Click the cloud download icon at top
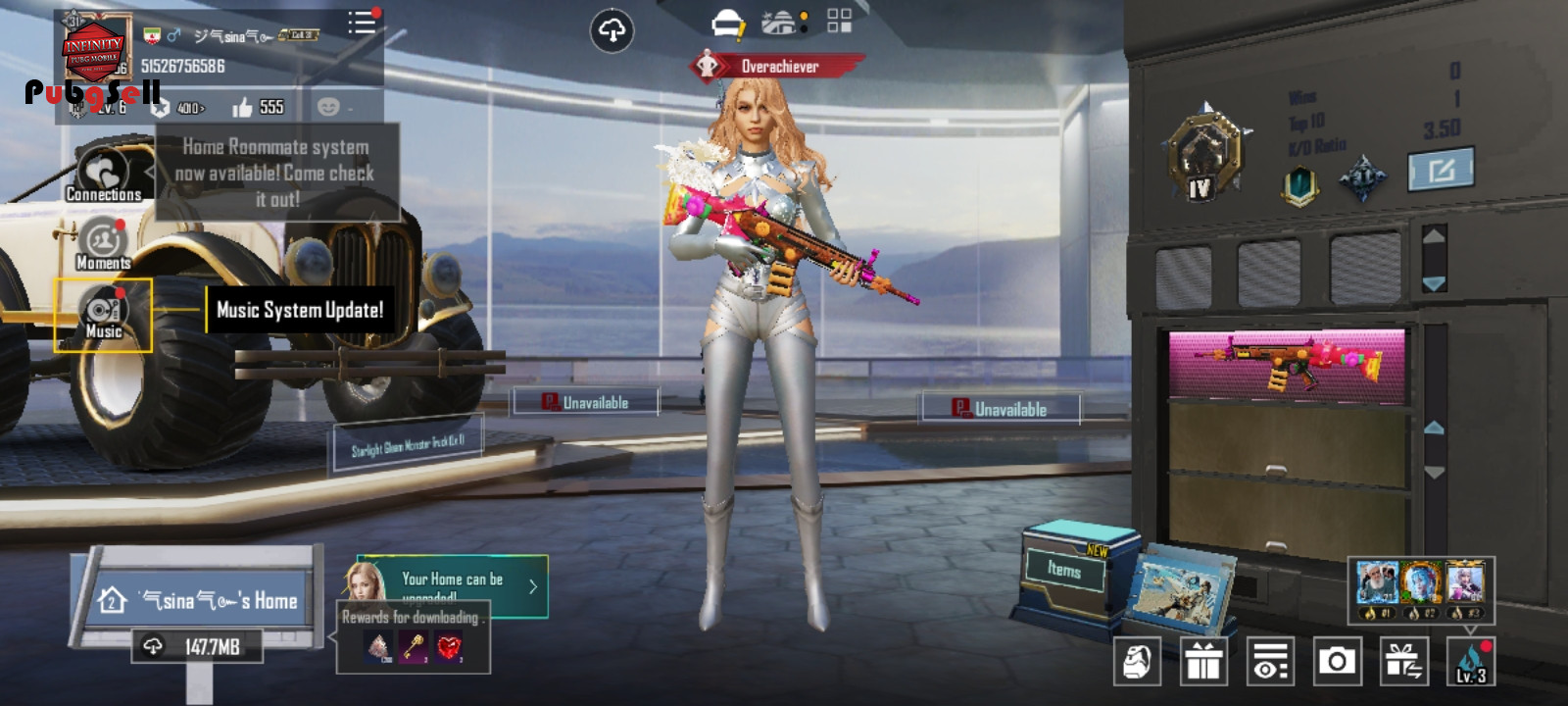 click(x=612, y=31)
